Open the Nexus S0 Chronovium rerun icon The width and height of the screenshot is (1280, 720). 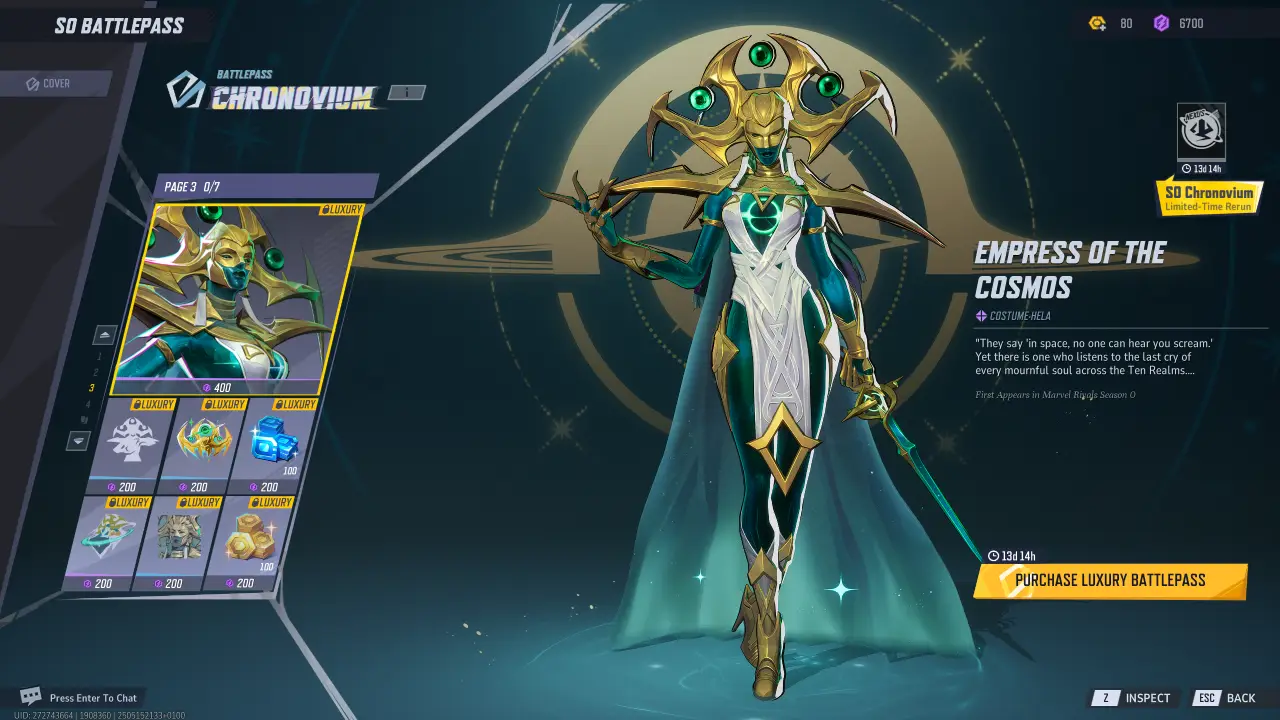1201,131
